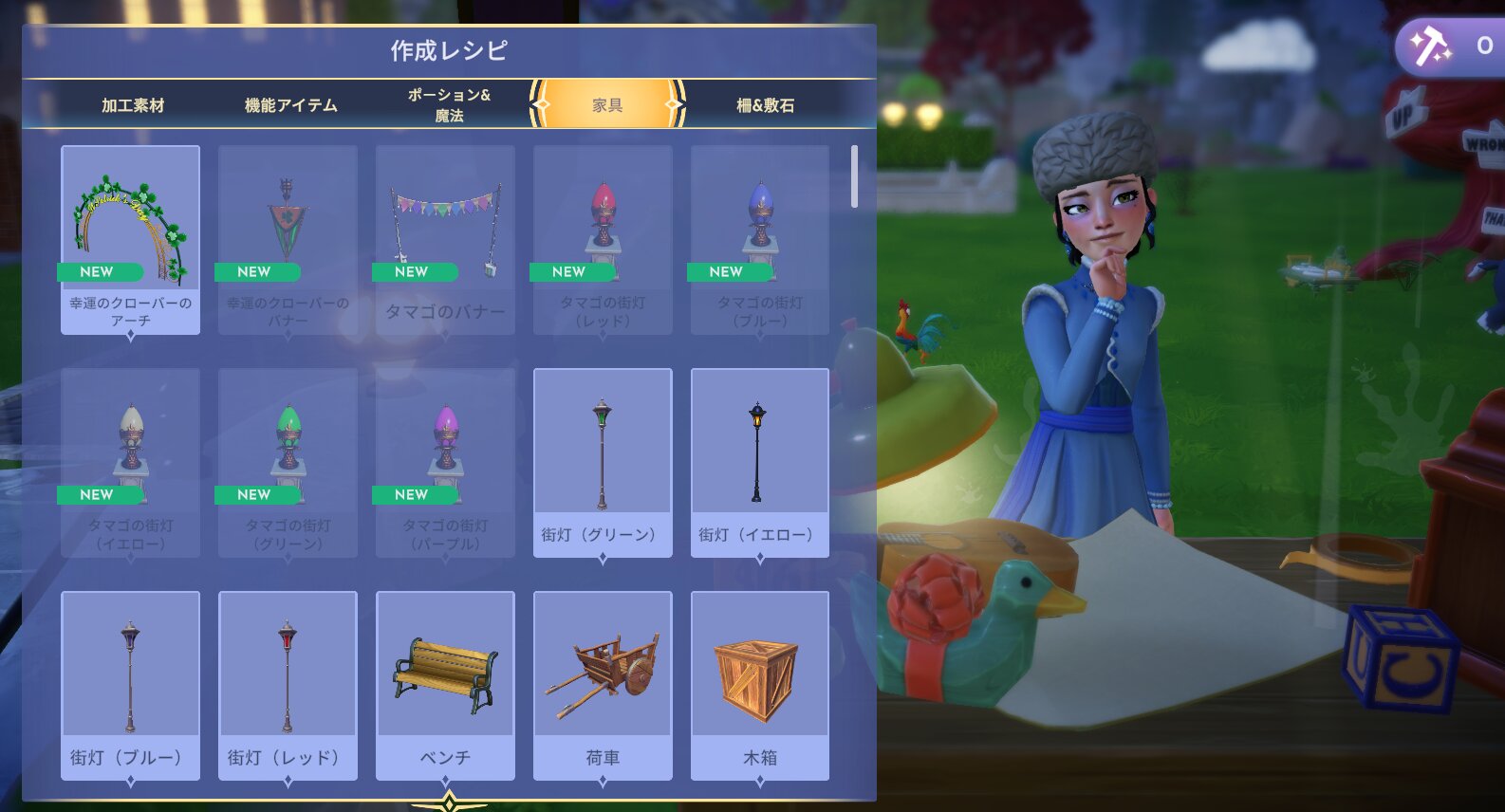Choose the 街灯（イエロー） recipe tile

tap(760, 462)
